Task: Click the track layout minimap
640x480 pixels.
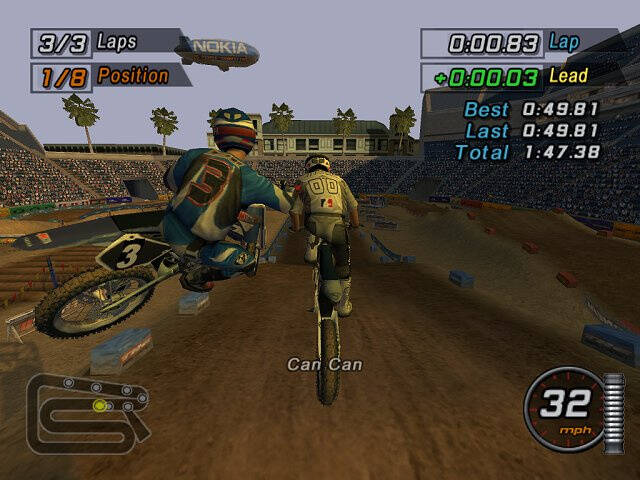Action: pyautogui.click(x=88, y=410)
